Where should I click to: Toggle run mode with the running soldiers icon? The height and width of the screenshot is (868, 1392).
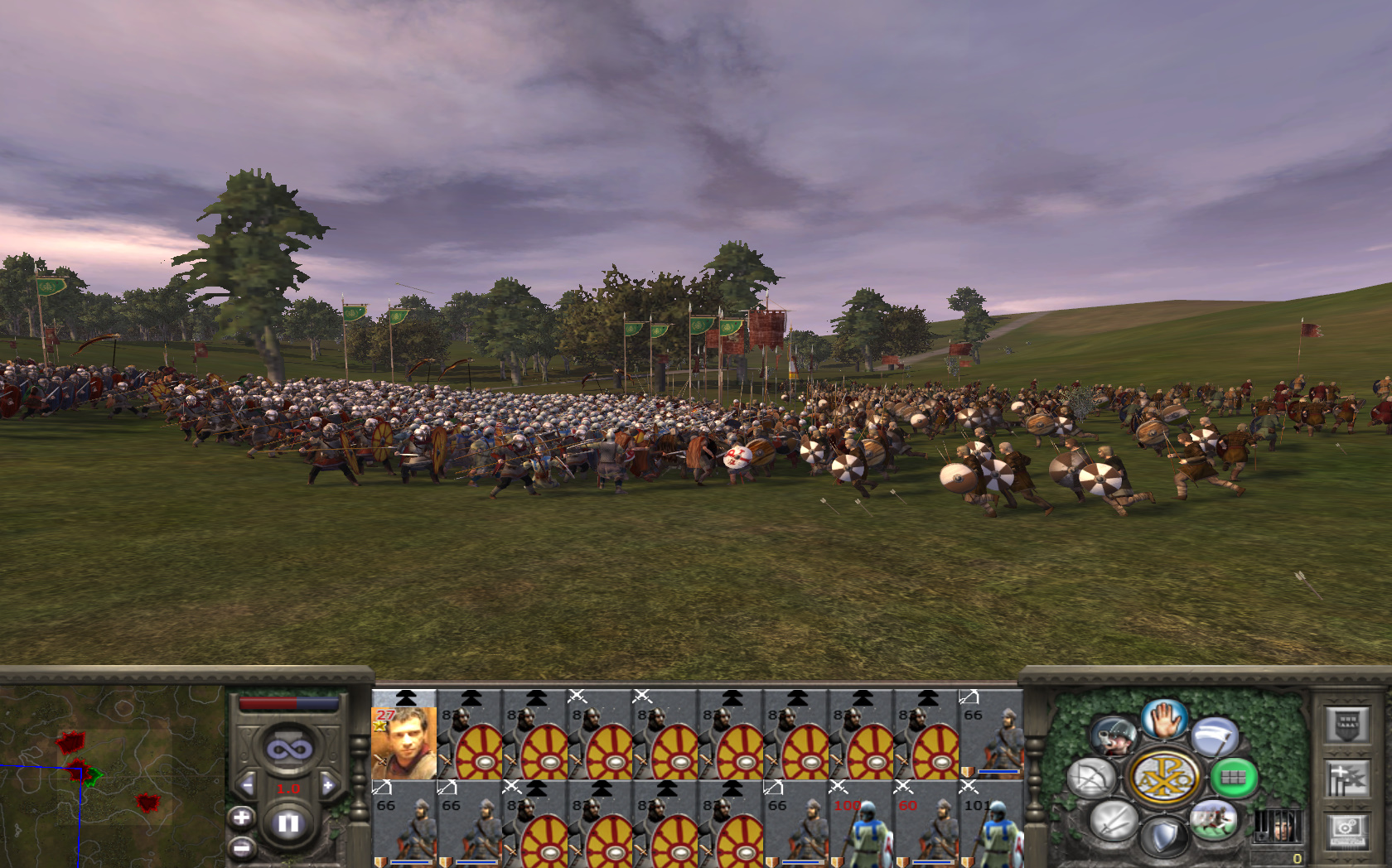click(x=1214, y=820)
